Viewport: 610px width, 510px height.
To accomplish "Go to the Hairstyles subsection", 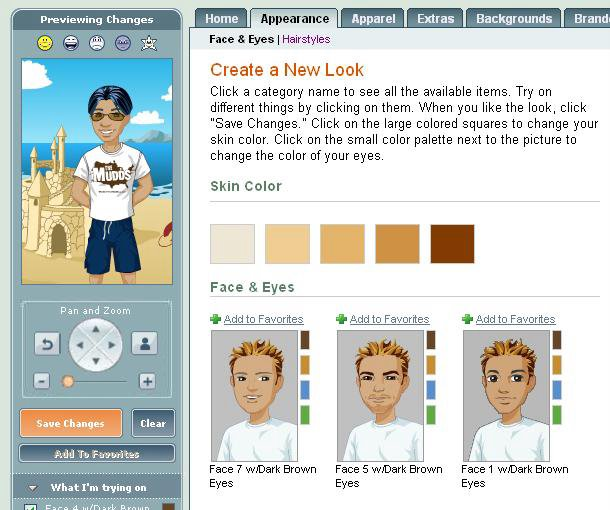I will (x=306, y=39).
